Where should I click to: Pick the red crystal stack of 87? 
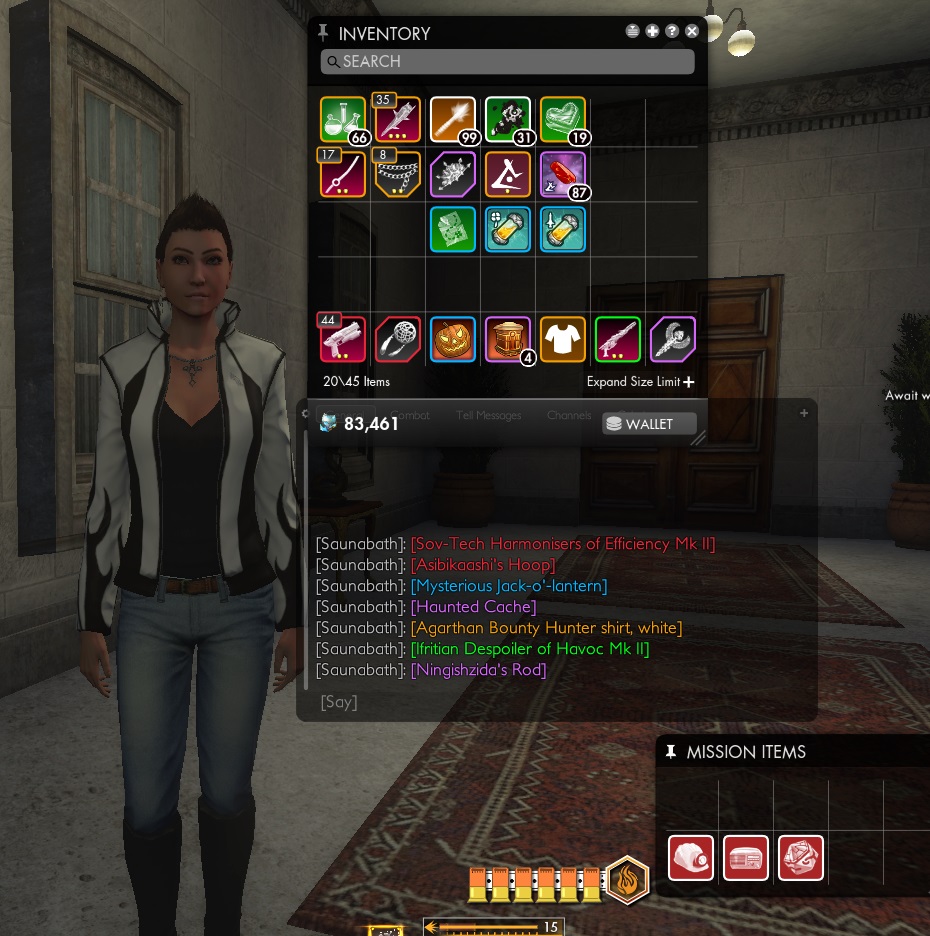click(x=562, y=175)
